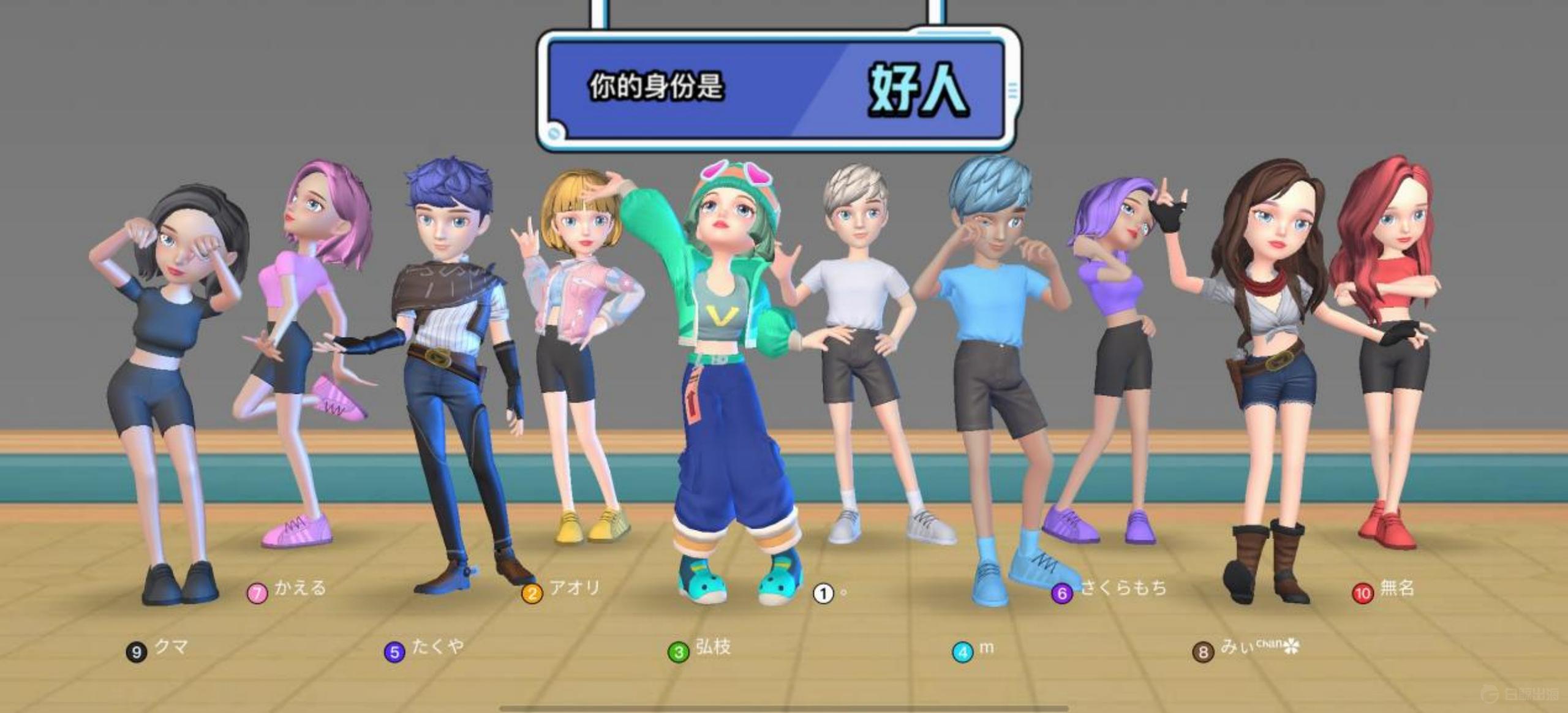1568x713 pixels.
Task: Click player 8 みいChan name tag
Action: click(1246, 649)
